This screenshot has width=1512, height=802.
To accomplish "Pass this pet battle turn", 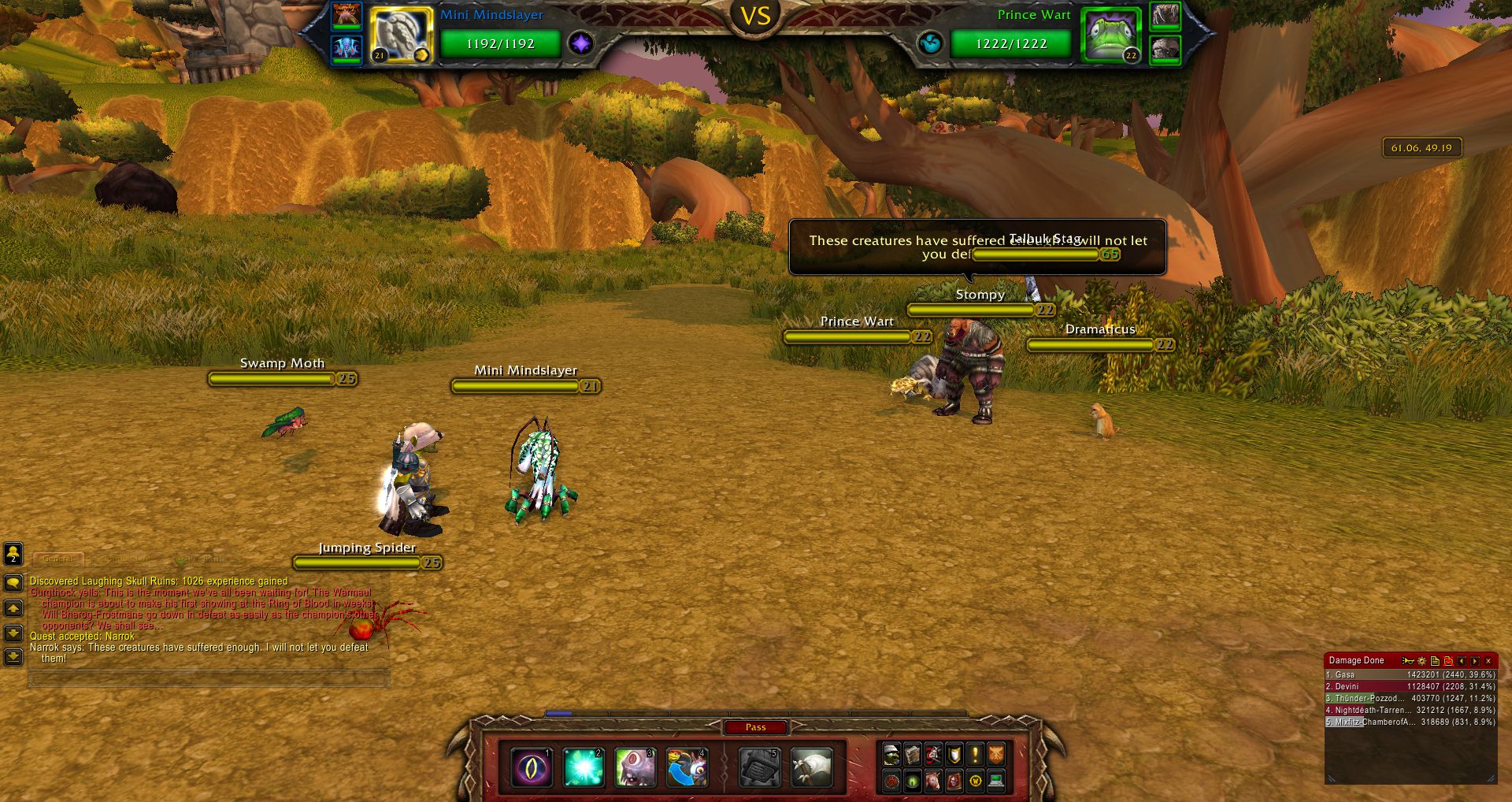I will click(x=755, y=727).
